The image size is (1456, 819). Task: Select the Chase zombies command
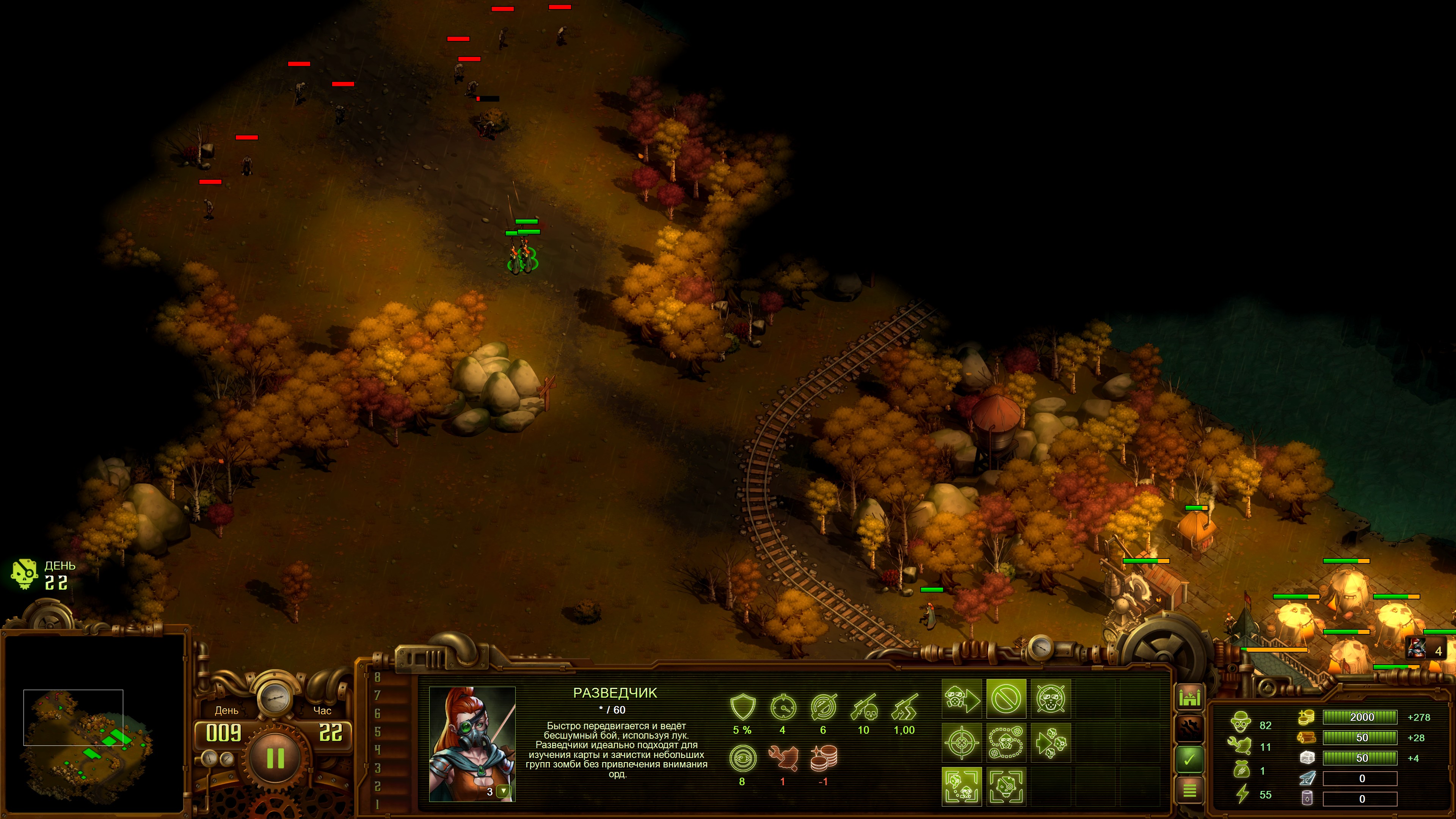coord(1050,743)
